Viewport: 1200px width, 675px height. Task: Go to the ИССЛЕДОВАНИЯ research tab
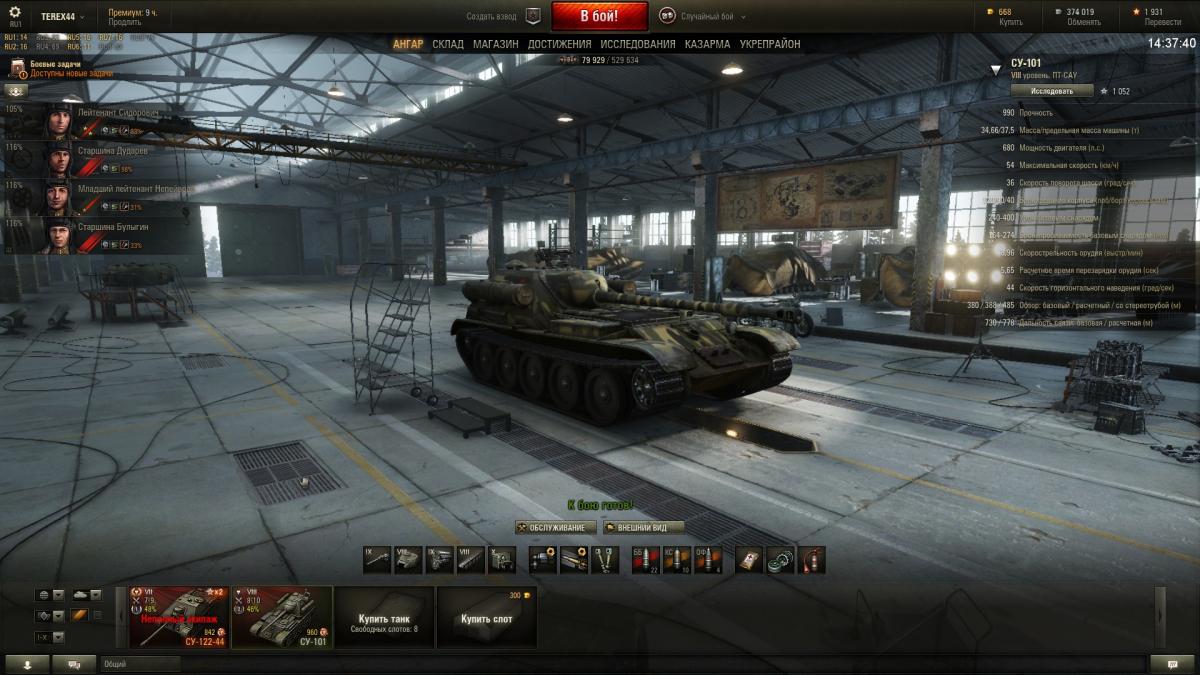638,44
